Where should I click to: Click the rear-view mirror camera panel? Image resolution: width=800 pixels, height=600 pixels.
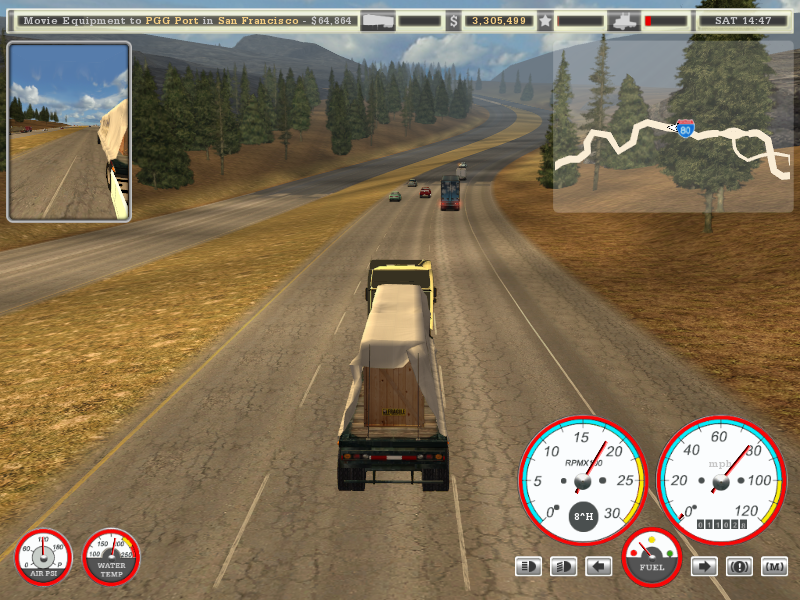click(69, 131)
